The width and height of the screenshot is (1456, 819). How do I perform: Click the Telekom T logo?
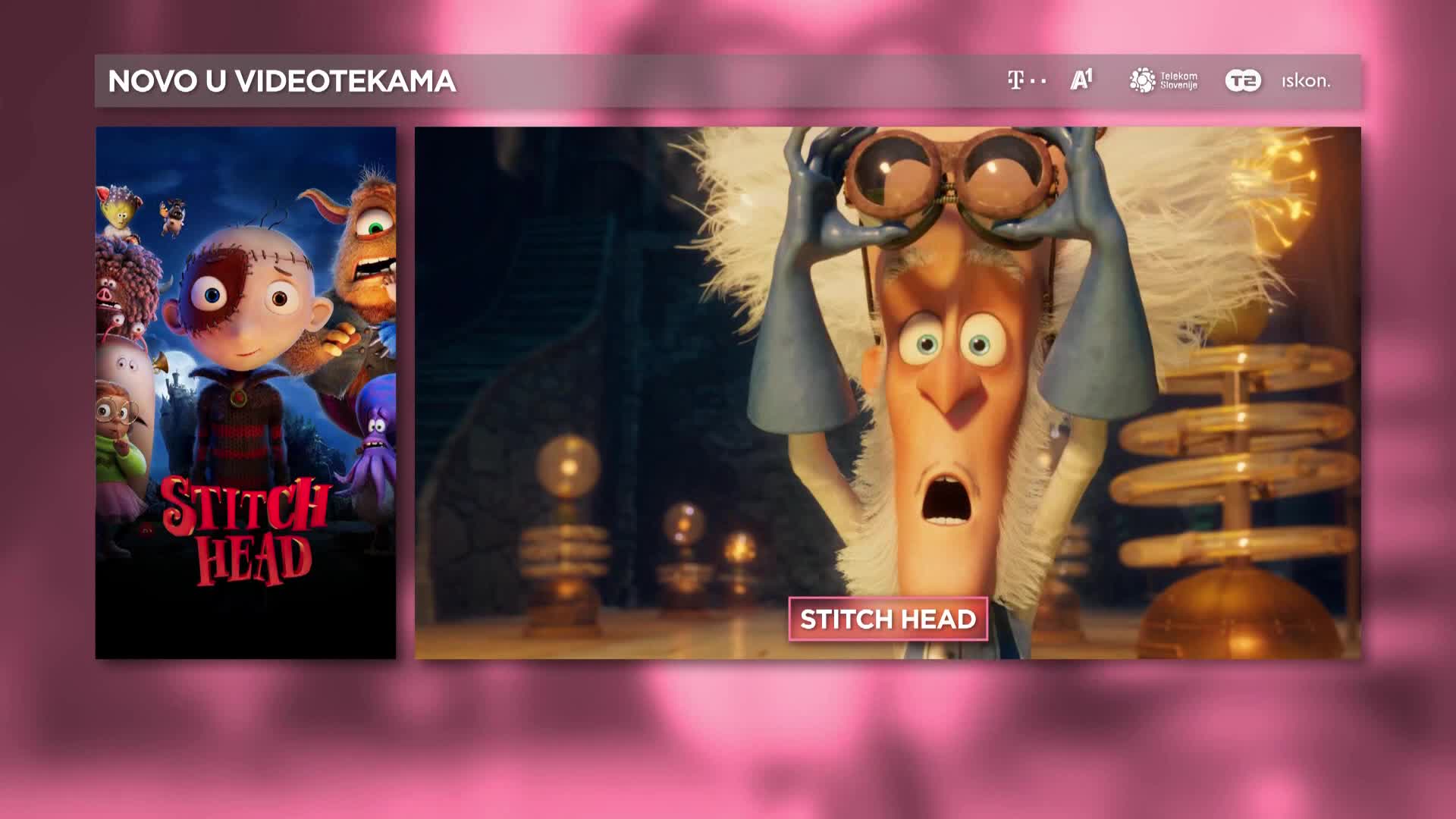[1026, 80]
